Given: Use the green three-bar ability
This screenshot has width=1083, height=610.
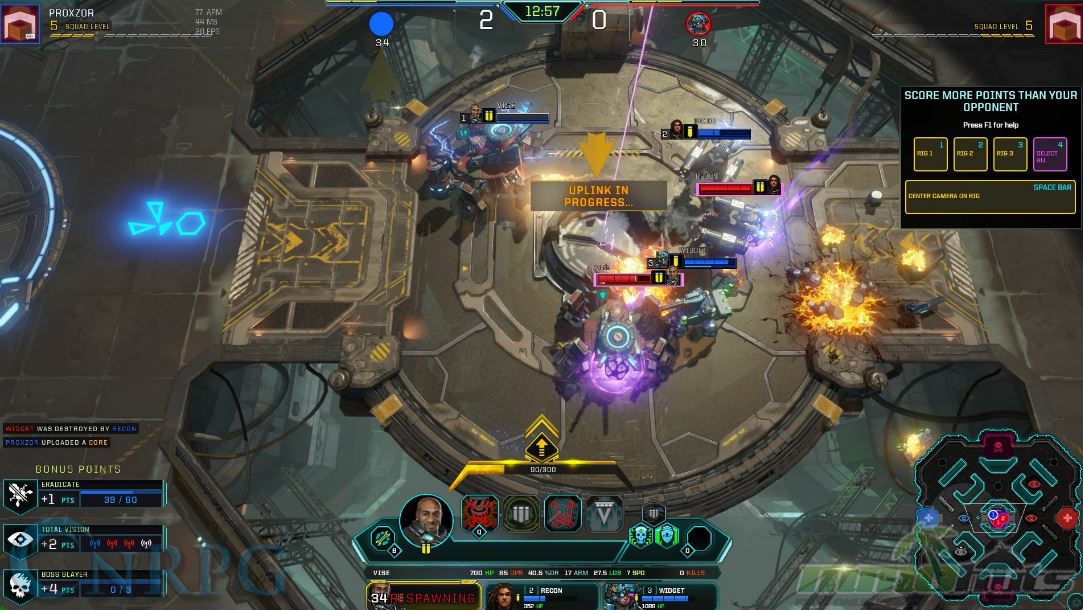Looking at the screenshot, I should [521, 513].
